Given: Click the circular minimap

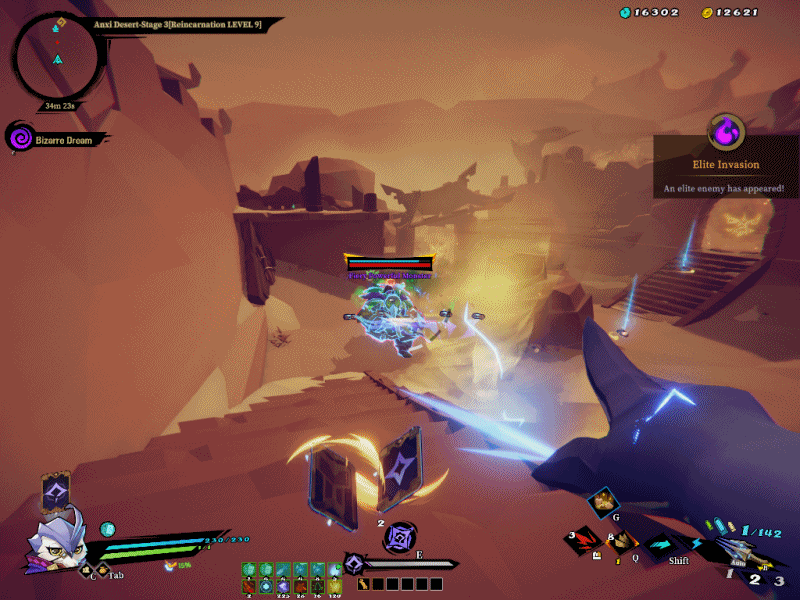Looking at the screenshot, I should coord(55,59).
